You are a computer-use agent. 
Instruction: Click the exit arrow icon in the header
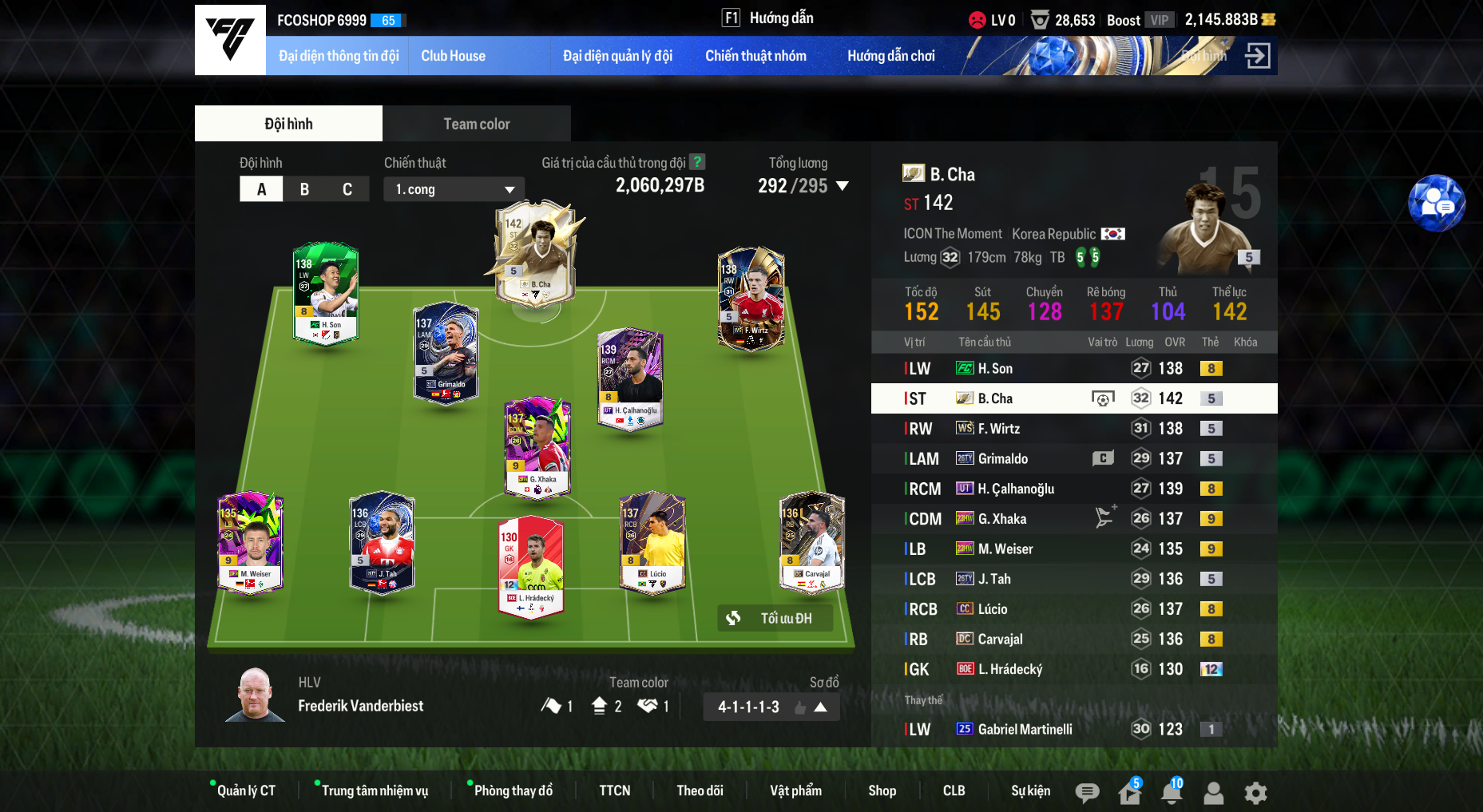click(x=1258, y=56)
